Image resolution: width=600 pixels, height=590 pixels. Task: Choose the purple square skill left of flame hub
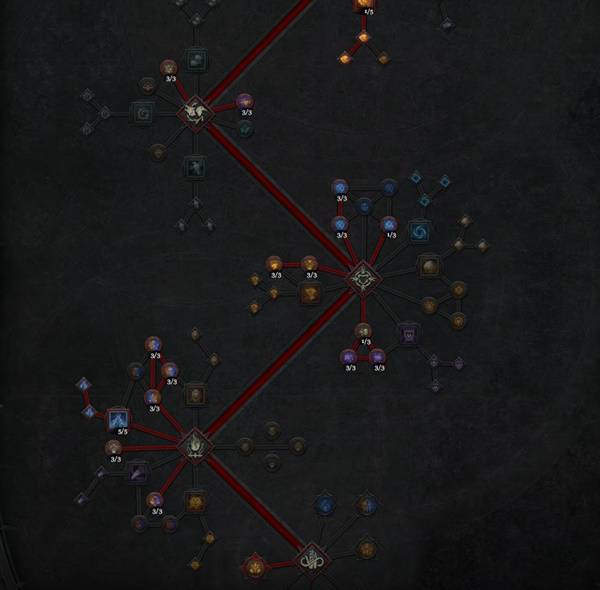click(138, 471)
